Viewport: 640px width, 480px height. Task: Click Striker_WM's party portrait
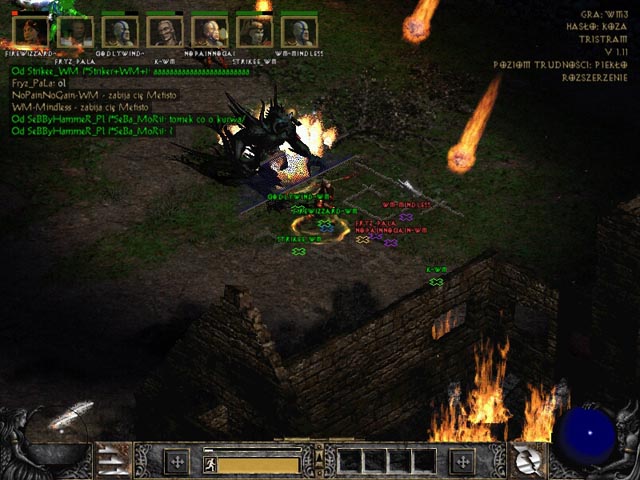point(254,31)
